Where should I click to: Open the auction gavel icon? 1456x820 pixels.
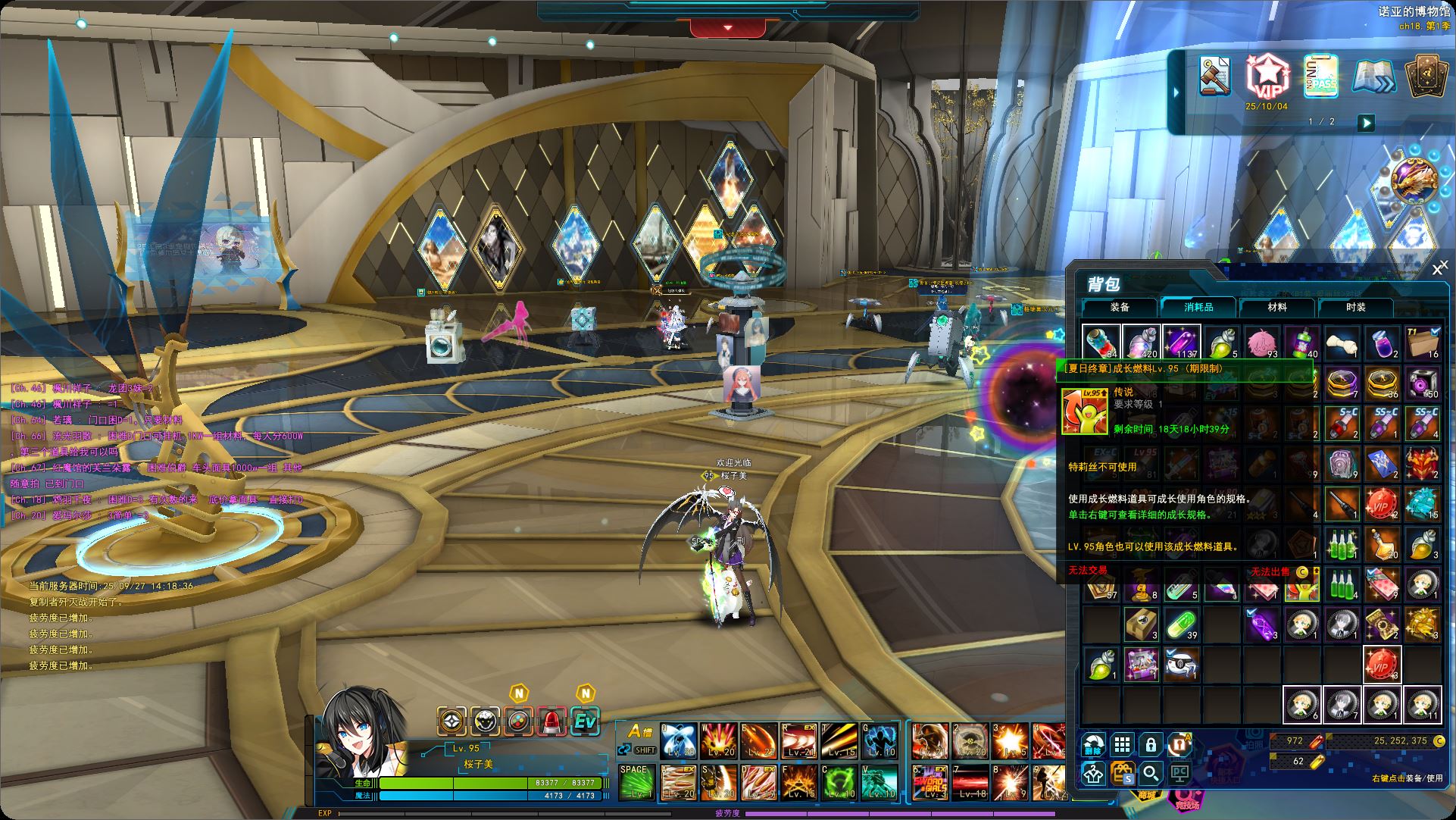1215,76
